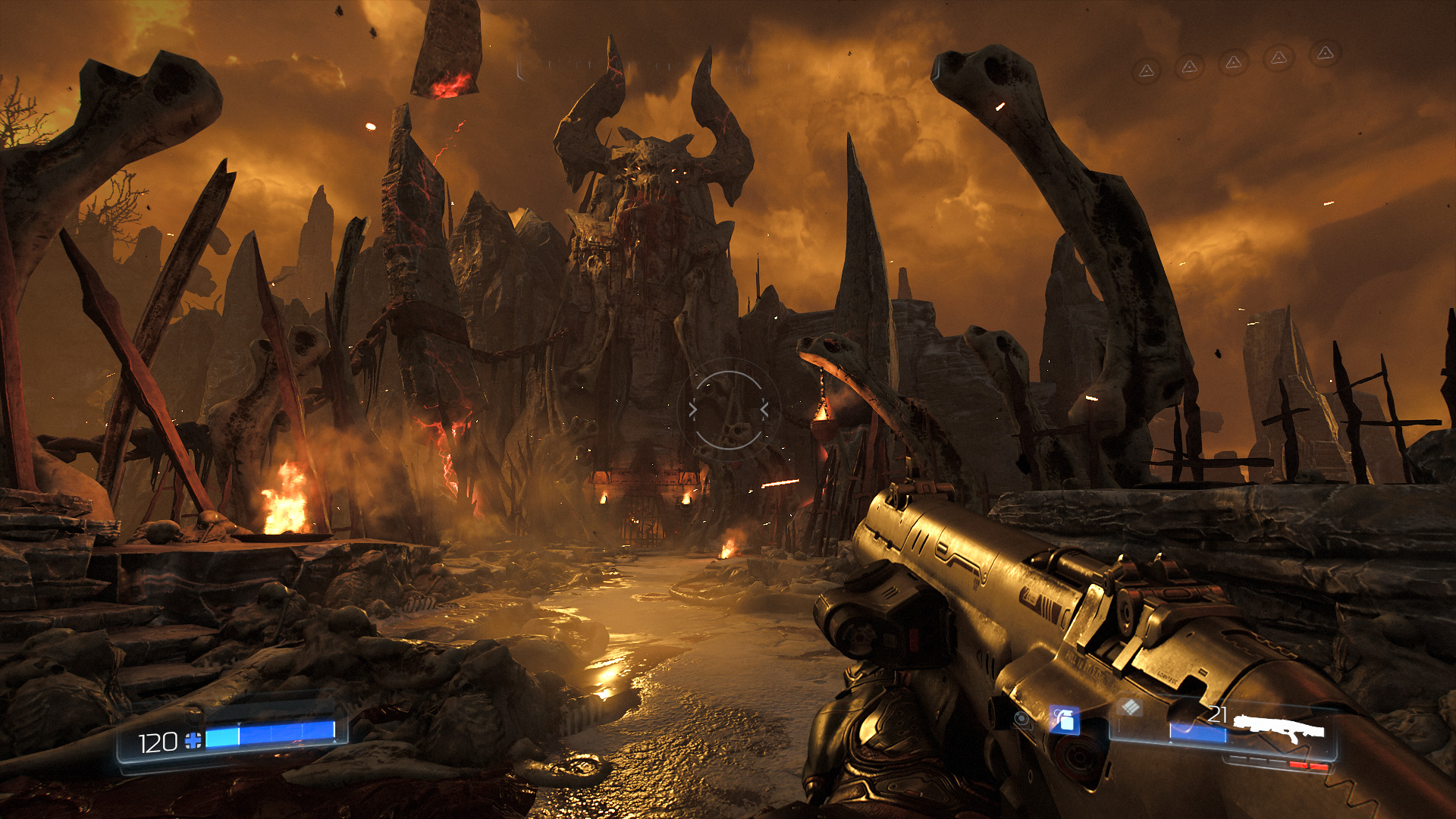The image size is (1456, 819).
Task: Select the frag grenade equipment icon
Action: click(x=1065, y=720)
